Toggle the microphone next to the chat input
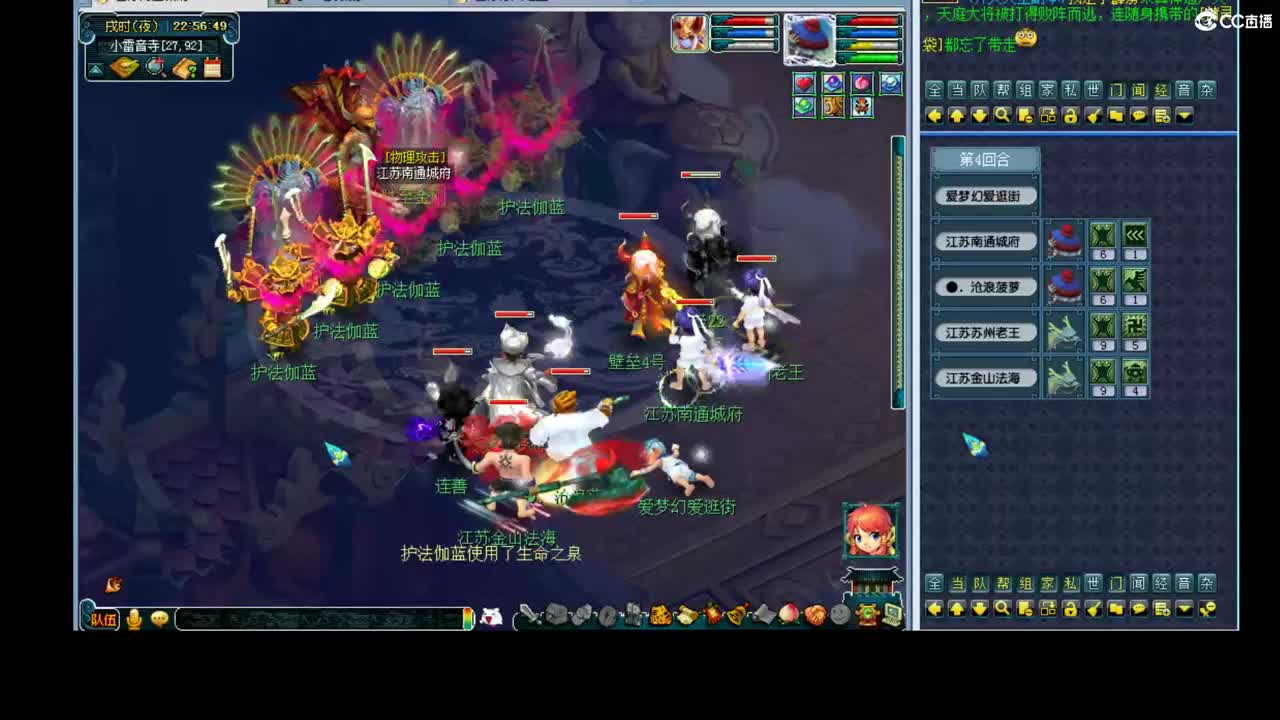This screenshot has height=720, width=1280. pos(135,618)
